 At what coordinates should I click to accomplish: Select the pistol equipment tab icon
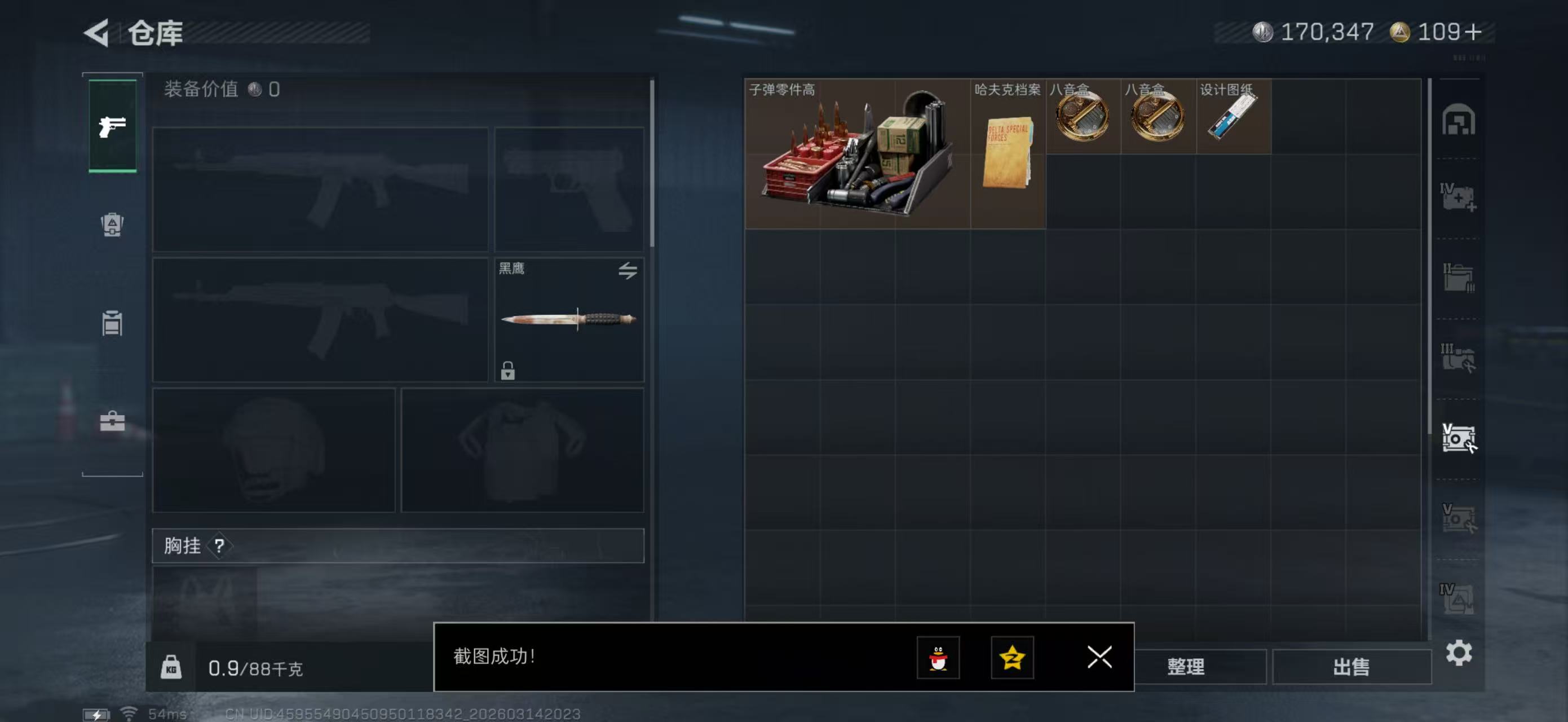(x=112, y=125)
